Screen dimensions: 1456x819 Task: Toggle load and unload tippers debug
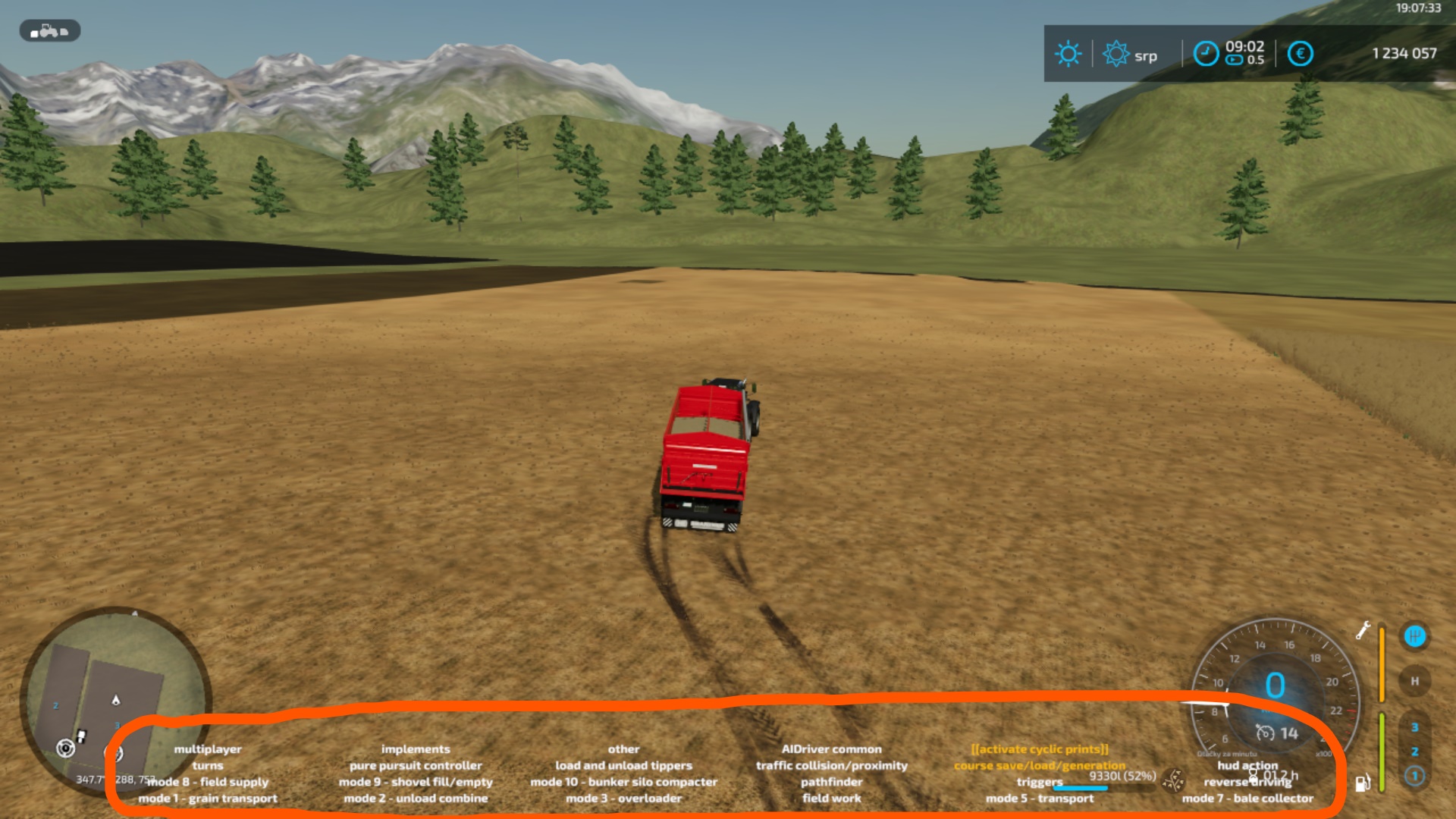(623, 766)
